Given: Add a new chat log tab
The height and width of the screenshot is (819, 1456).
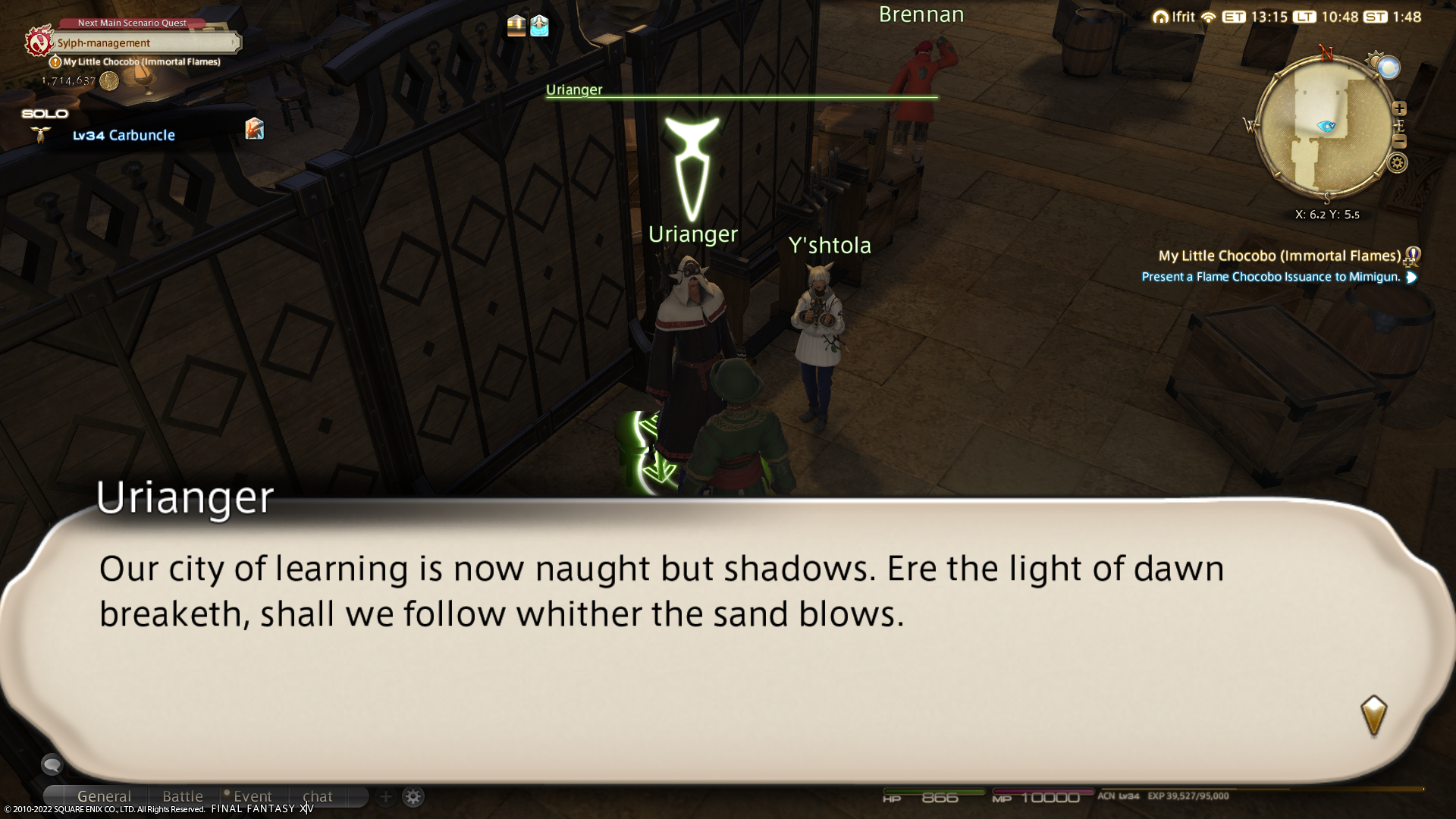Looking at the screenshot, I should click(x=385, y=796).
